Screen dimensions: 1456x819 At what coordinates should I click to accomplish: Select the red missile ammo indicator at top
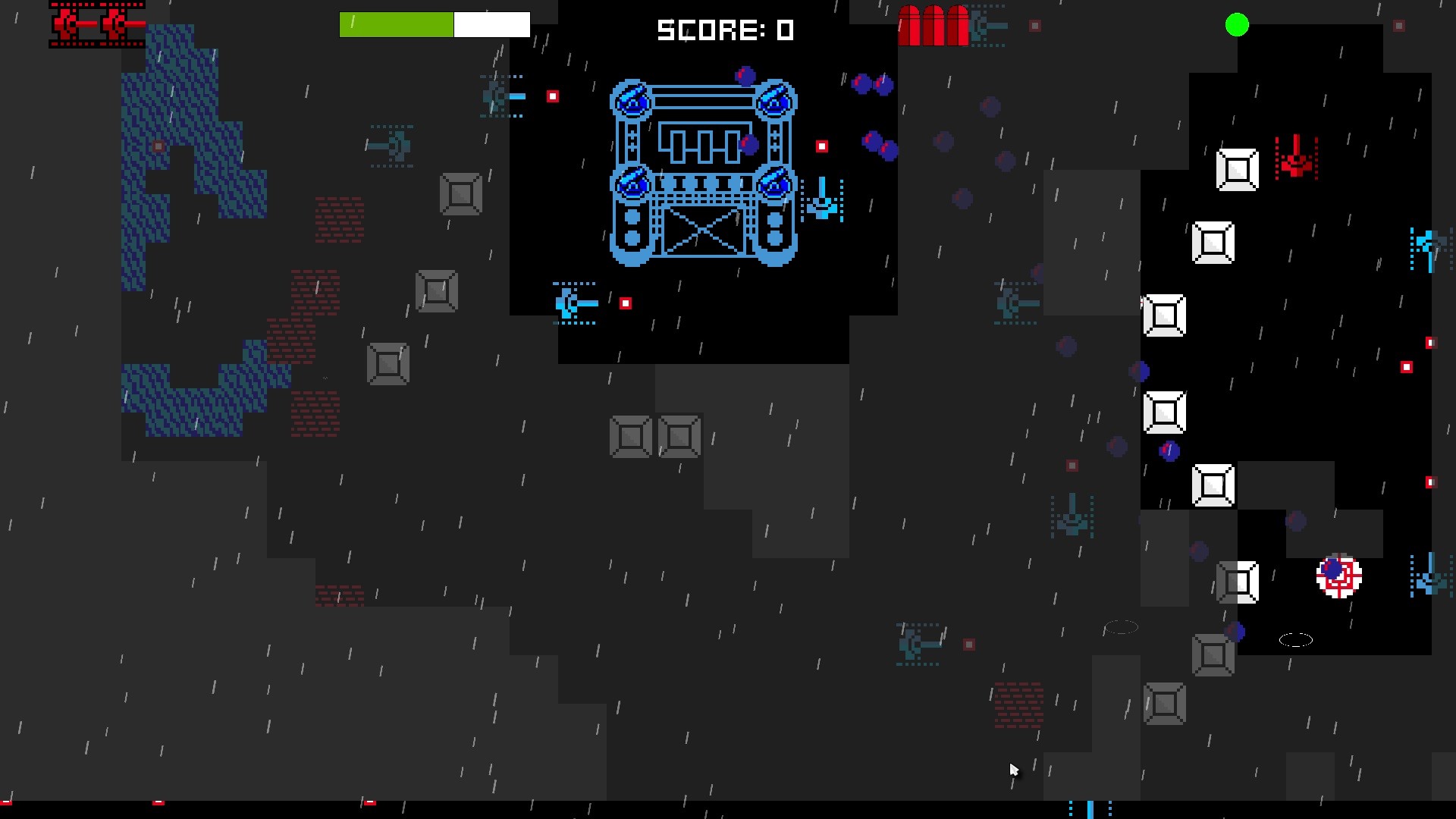934,25
